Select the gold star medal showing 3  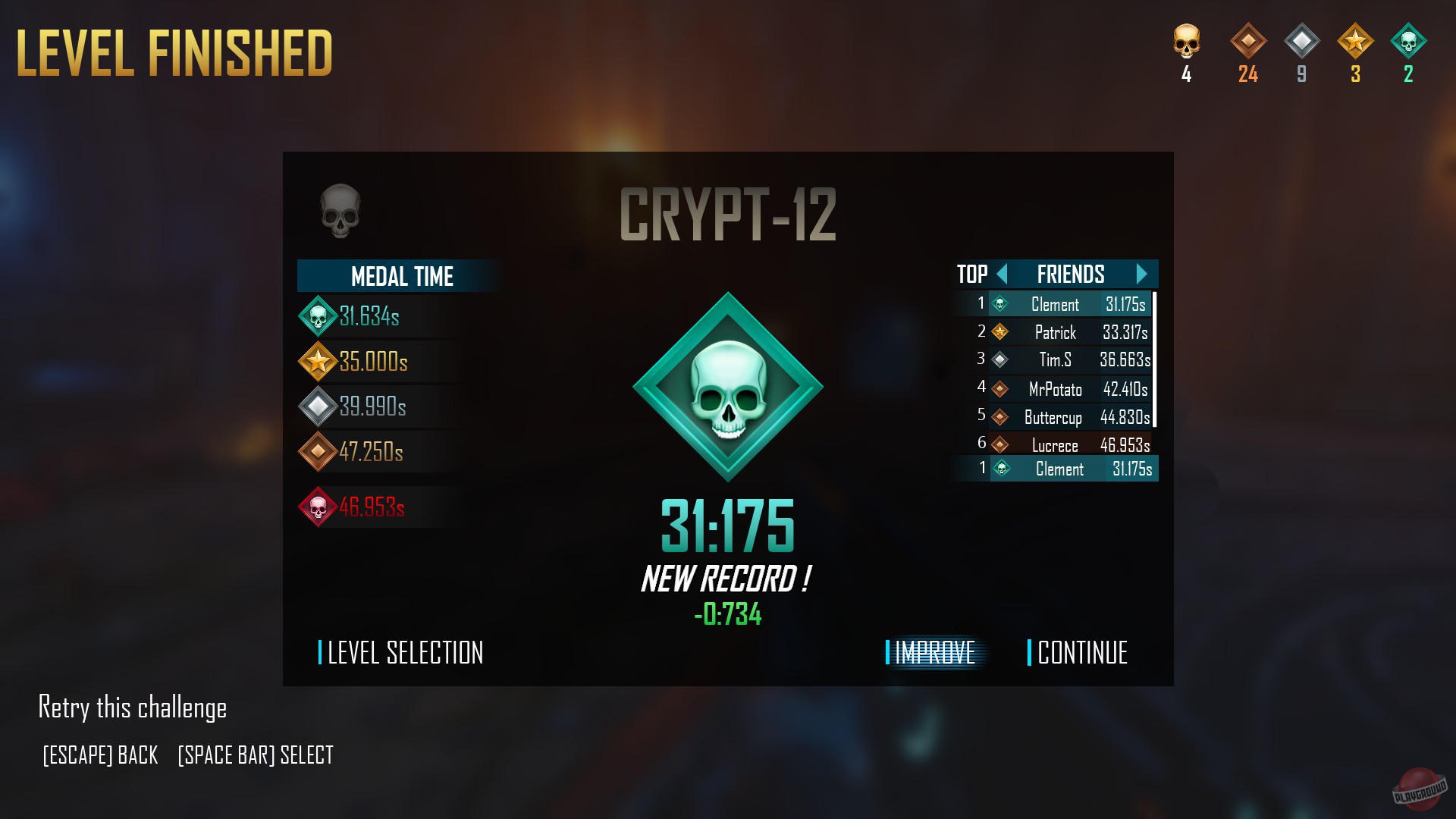pyautogui.click(x=1357, y=47)
